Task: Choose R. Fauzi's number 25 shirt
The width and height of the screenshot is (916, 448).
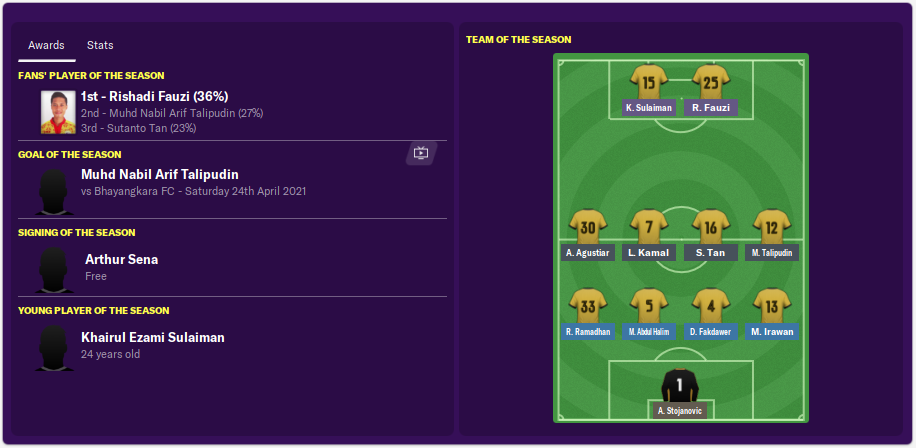Action: coord(711,84)
